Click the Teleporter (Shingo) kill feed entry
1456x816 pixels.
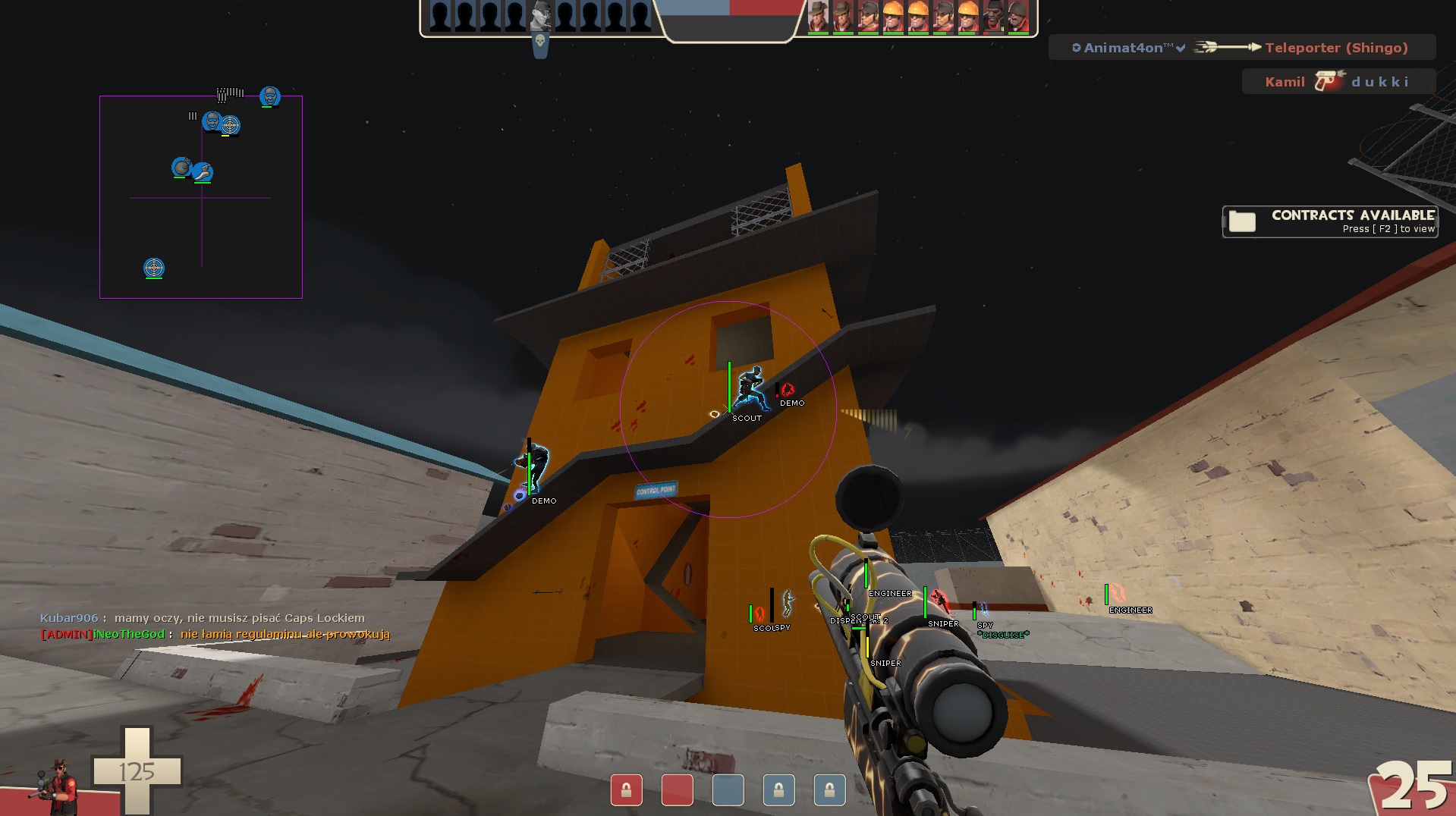(1241, 48)
